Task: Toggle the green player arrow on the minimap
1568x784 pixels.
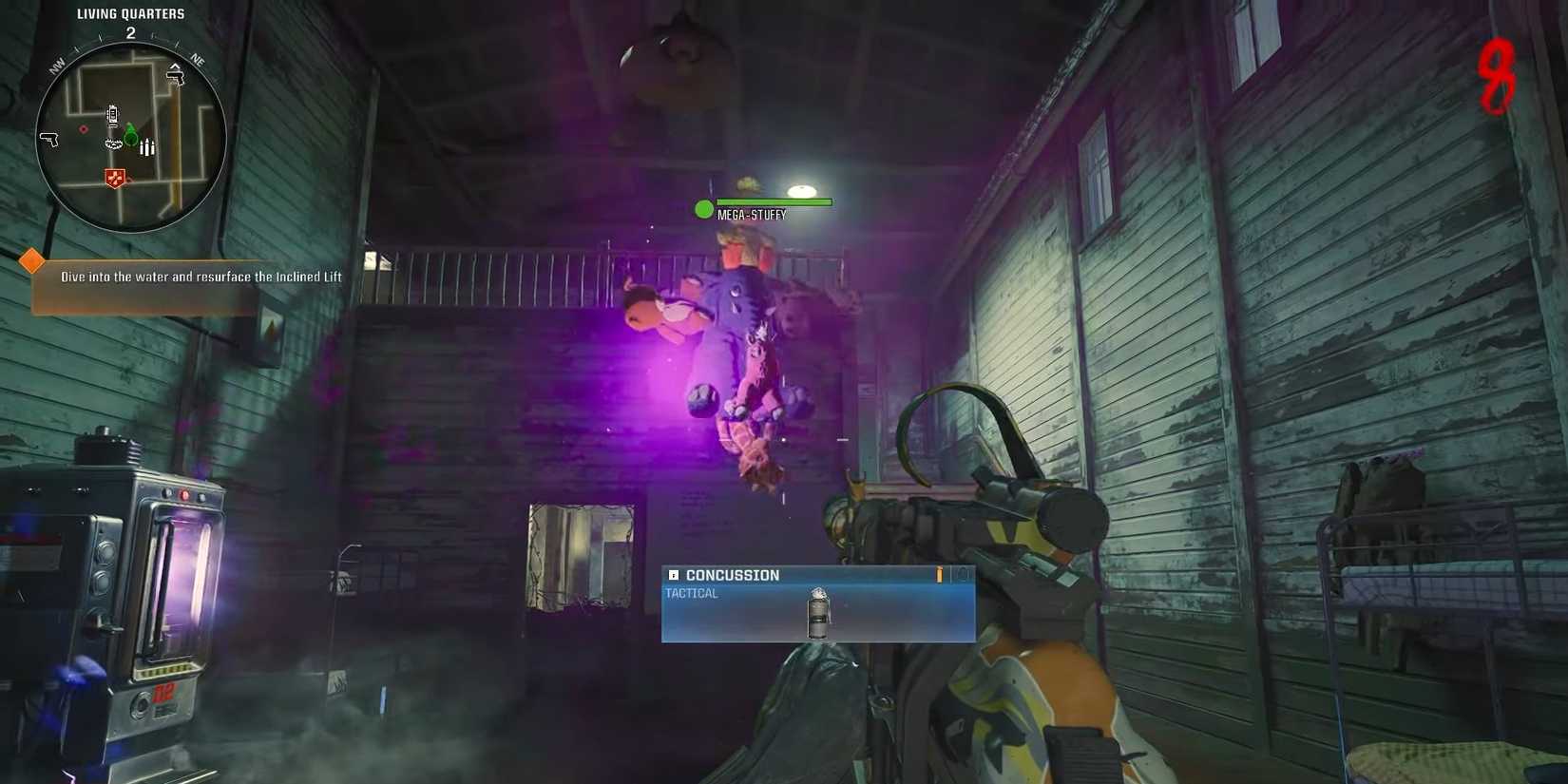Action: coord(130,136)
